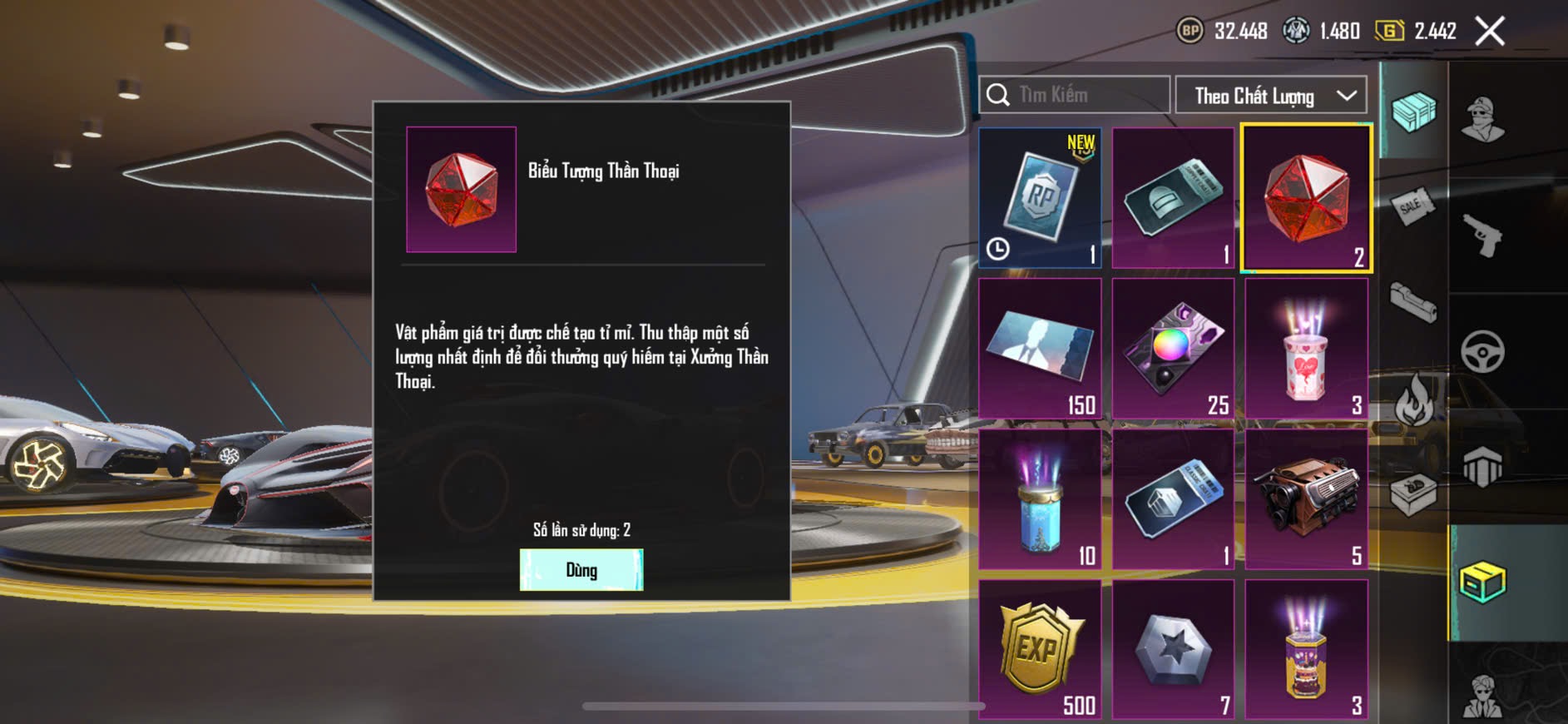Screen dimensions: 1568x724
Task: Select the suit card slot with 150
Action: click(1040, 349)
